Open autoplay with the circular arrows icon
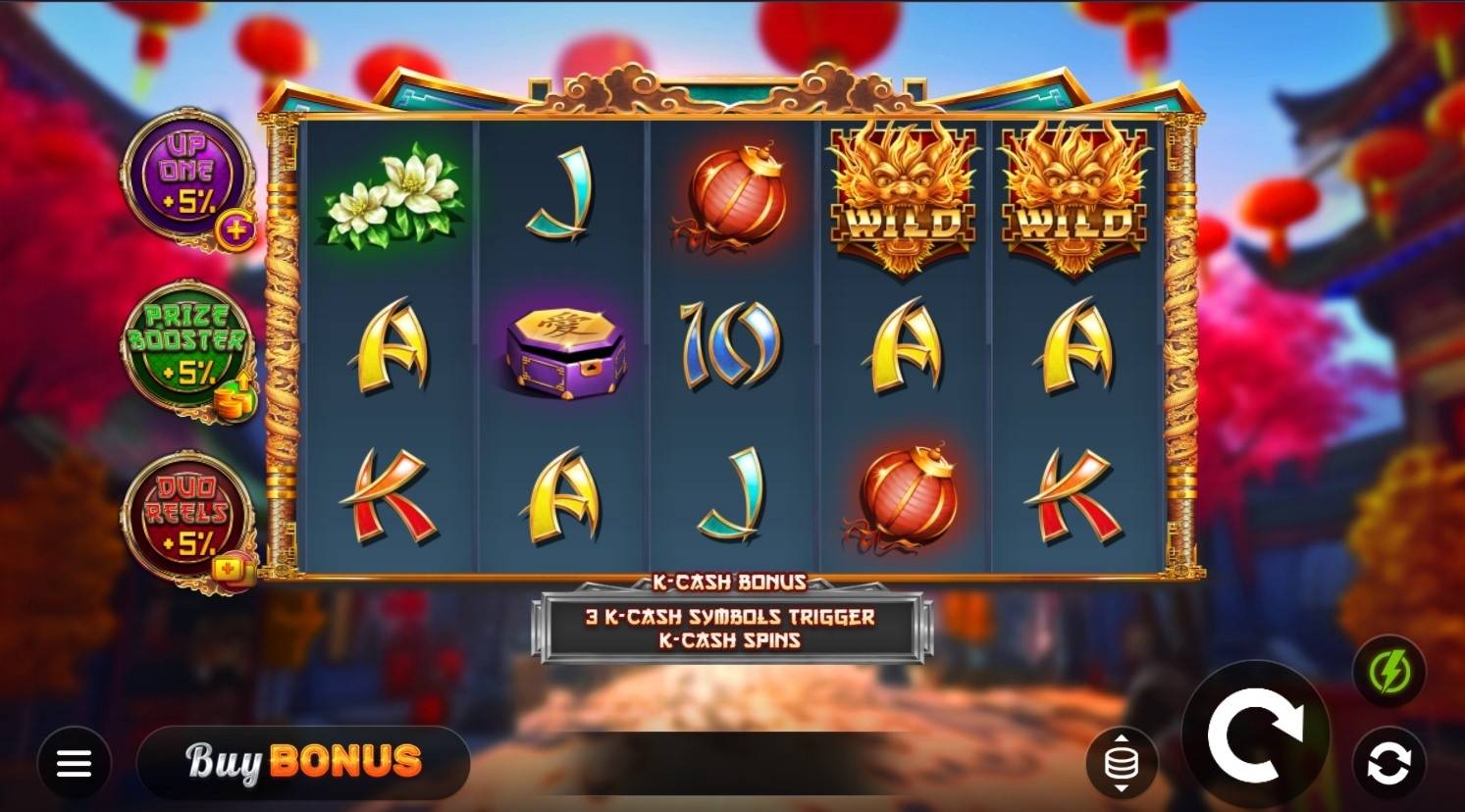 (x=1387, y=763)
